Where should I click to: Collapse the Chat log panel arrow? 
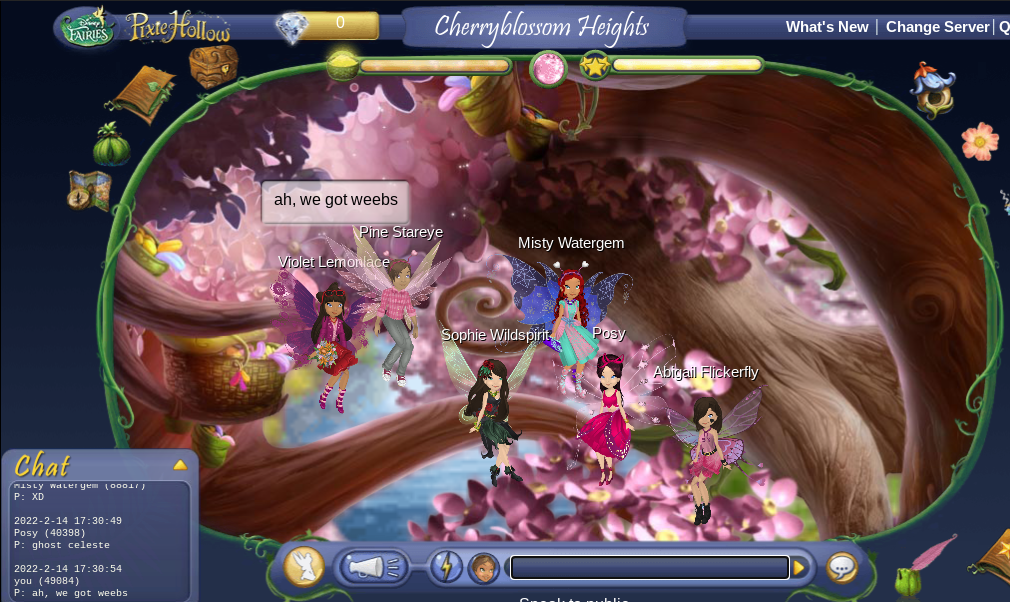[x=180, y=465]
